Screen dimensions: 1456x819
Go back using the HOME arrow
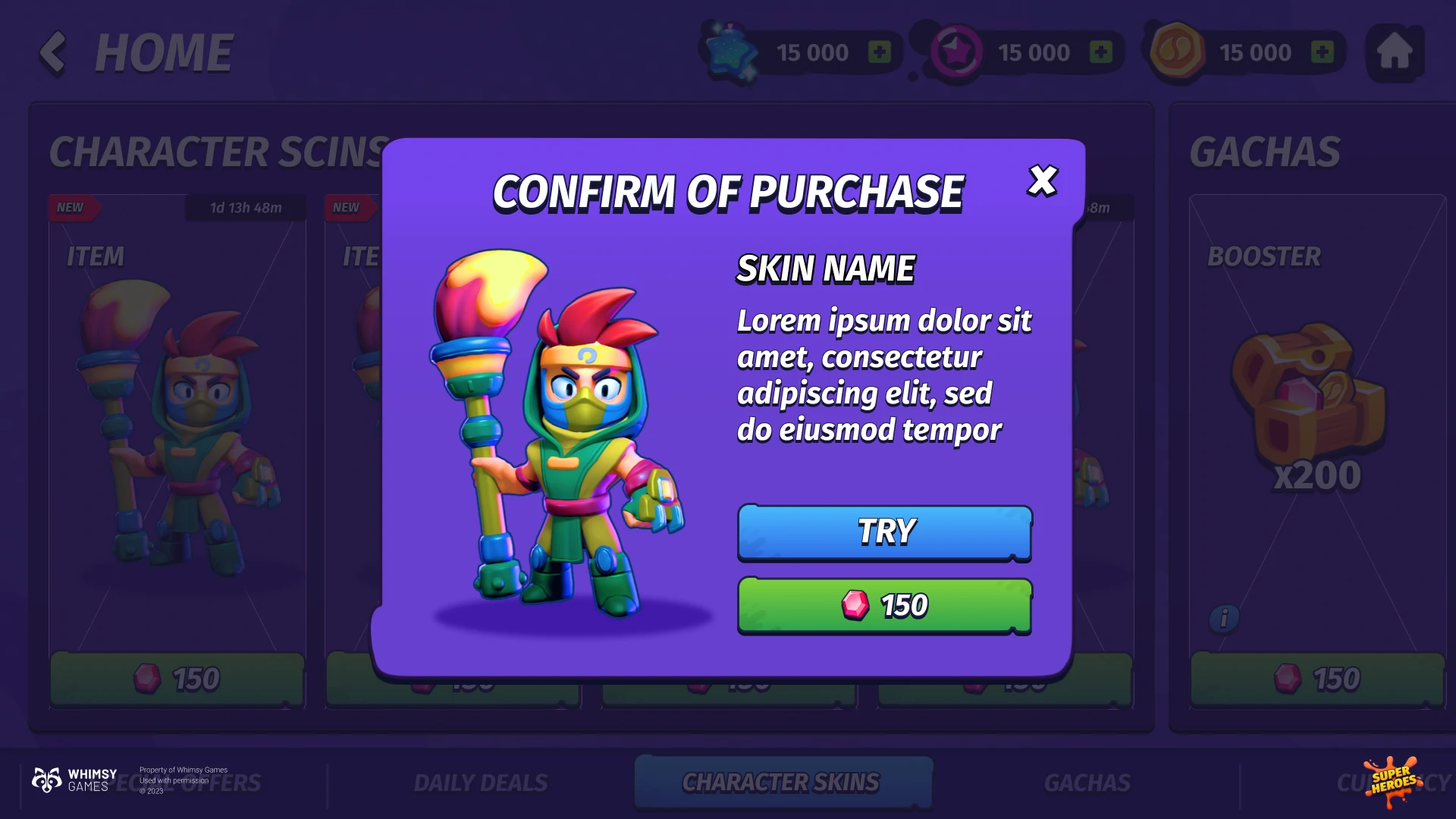[x=53, y=52]
